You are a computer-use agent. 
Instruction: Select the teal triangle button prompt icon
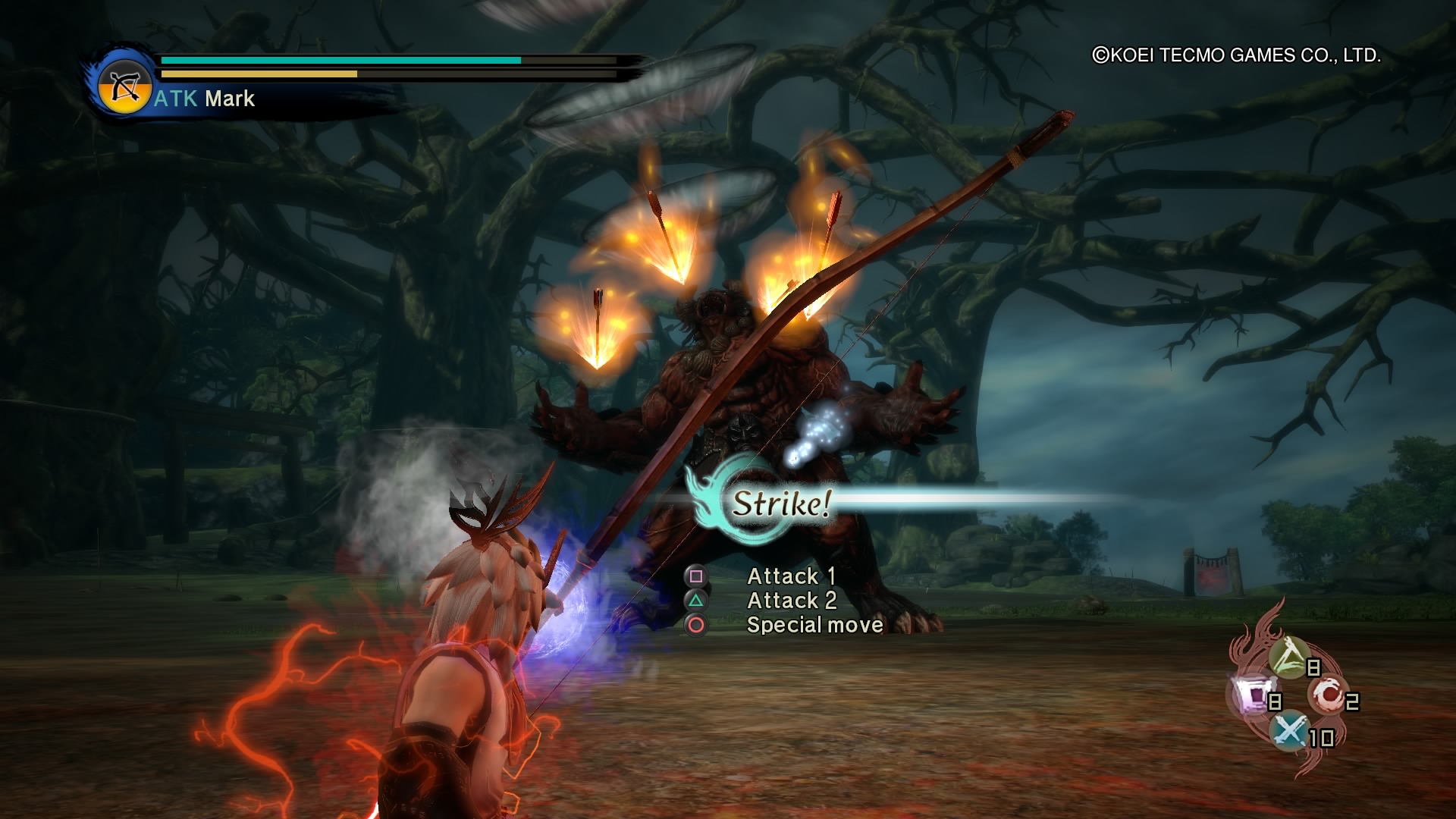695,601
